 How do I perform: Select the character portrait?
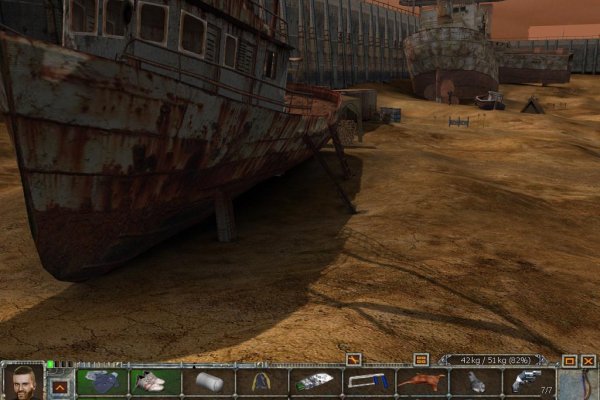pos(22,381)
